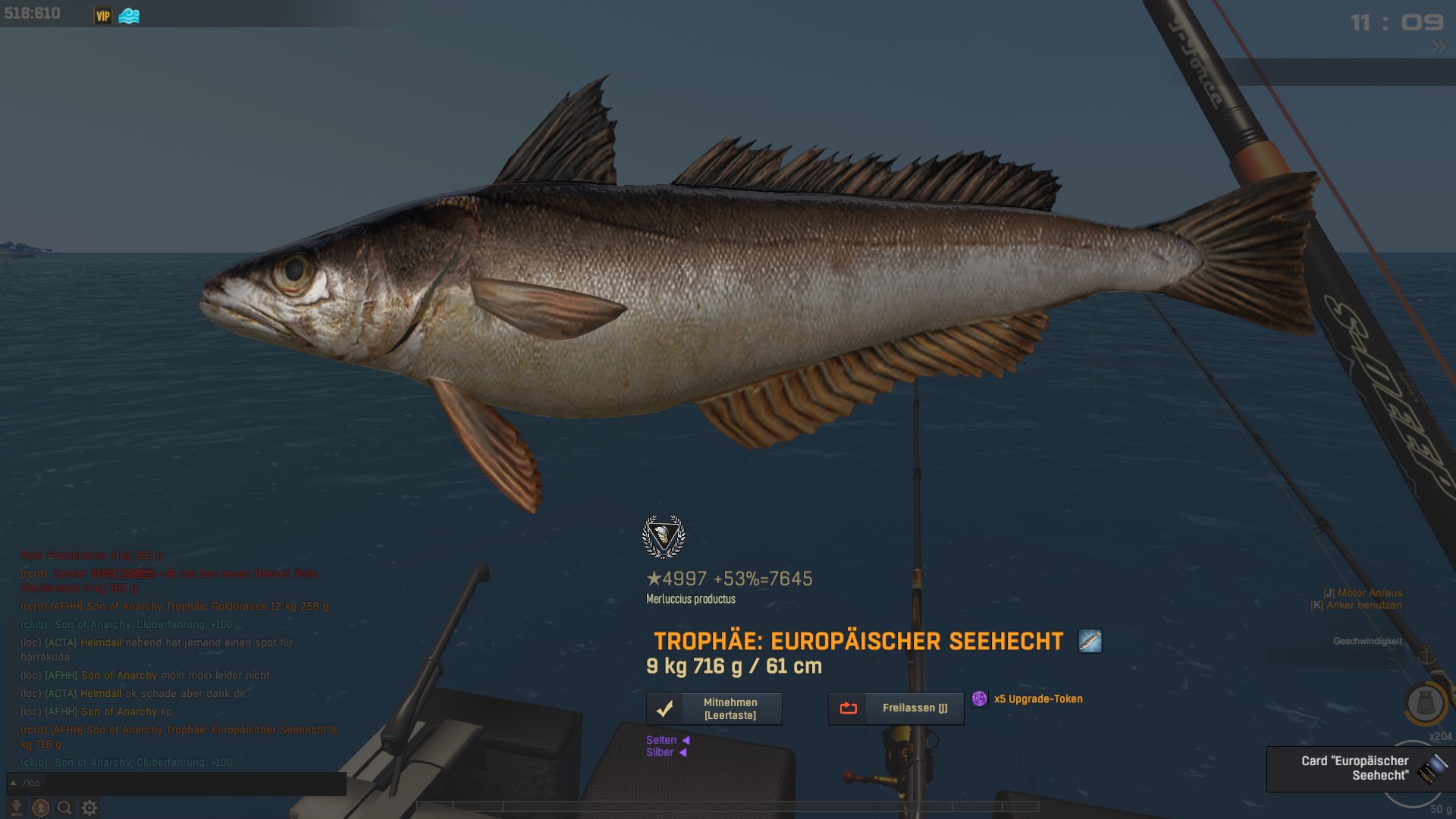Image resolution: width=1456 pixels, height=819 pixels.
Task: Expand the side panel double-arrow
Action: 1439,47
